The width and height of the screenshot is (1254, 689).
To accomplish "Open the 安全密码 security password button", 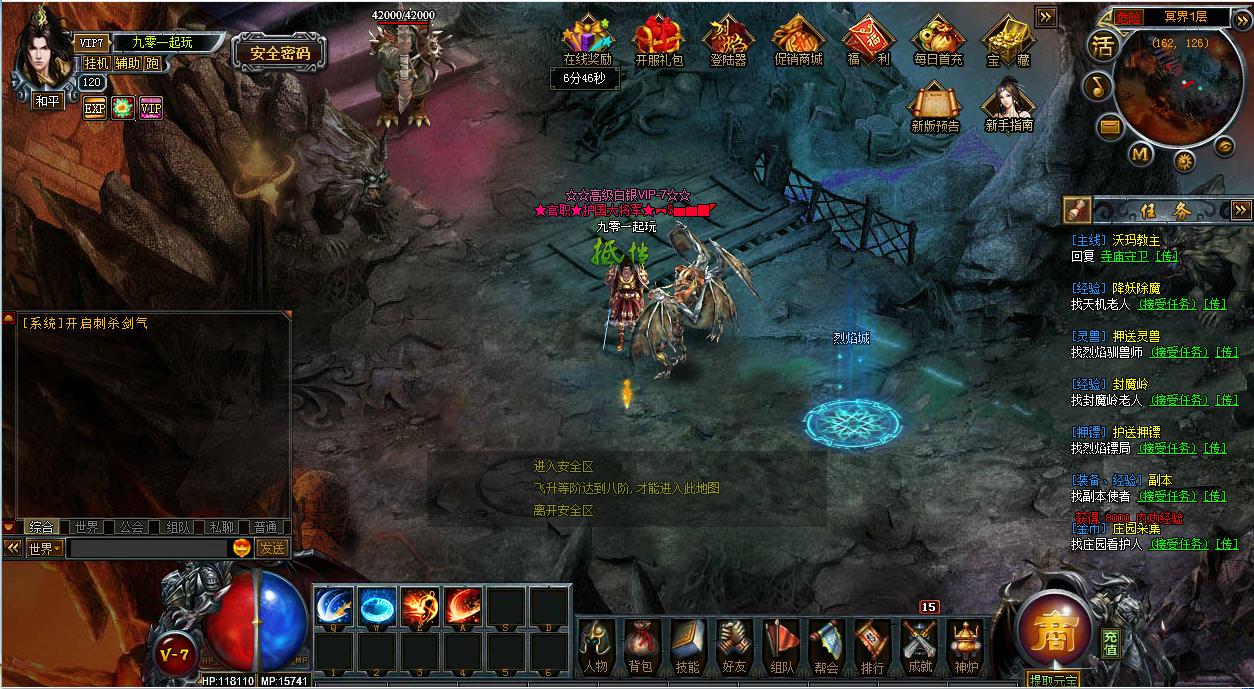I will coord(280,53).
